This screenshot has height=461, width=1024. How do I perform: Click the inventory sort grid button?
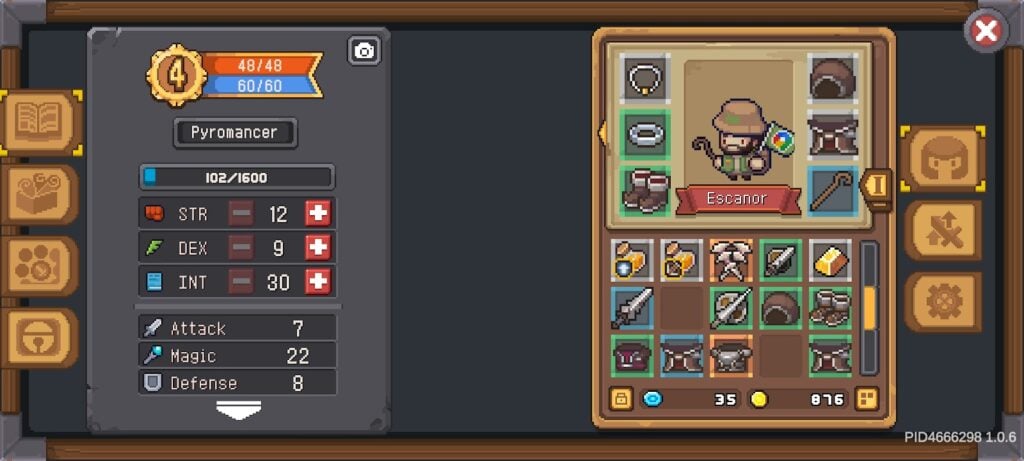[866, 399]
